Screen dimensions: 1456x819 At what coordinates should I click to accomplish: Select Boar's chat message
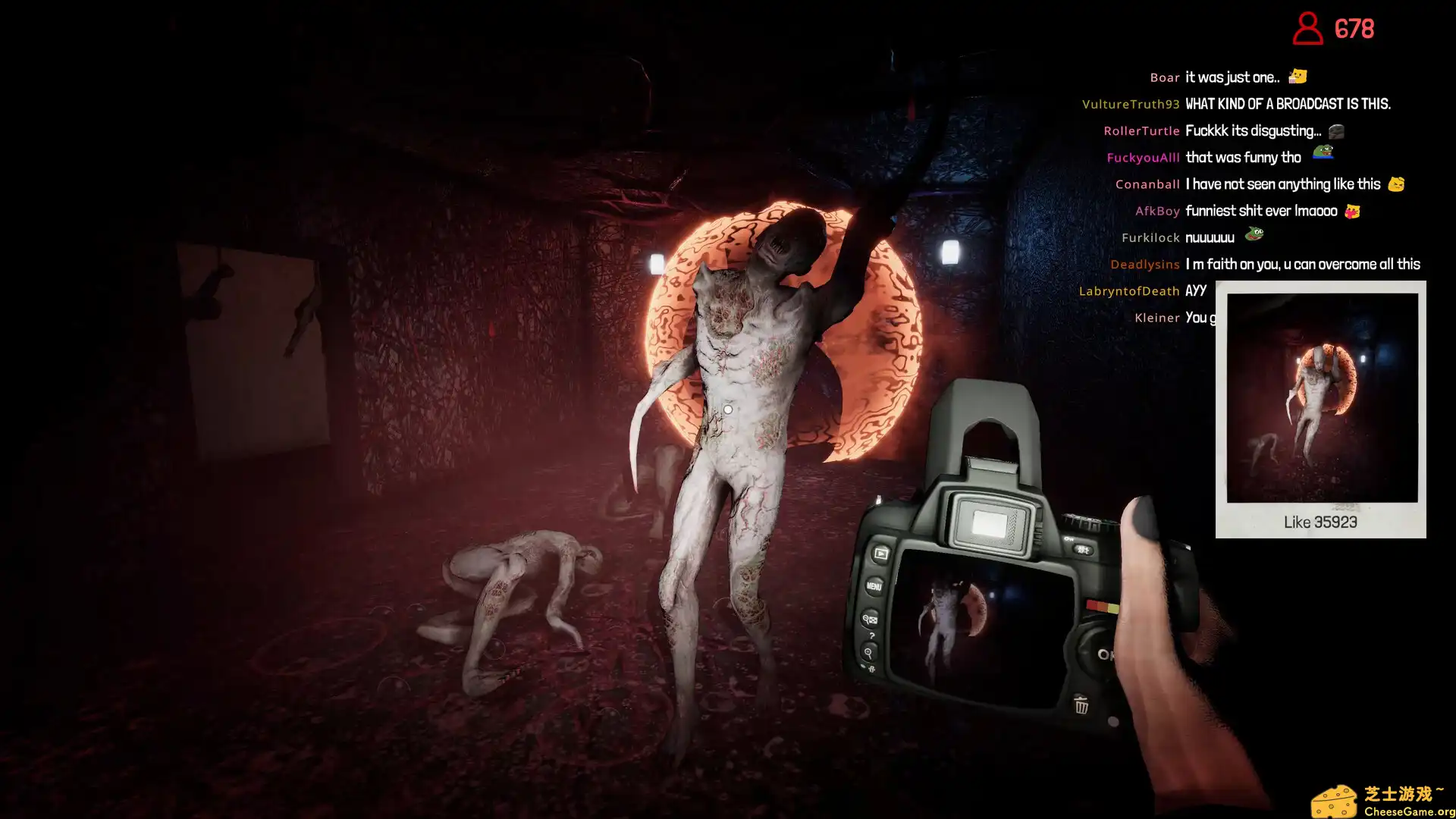click(1232, 77)
